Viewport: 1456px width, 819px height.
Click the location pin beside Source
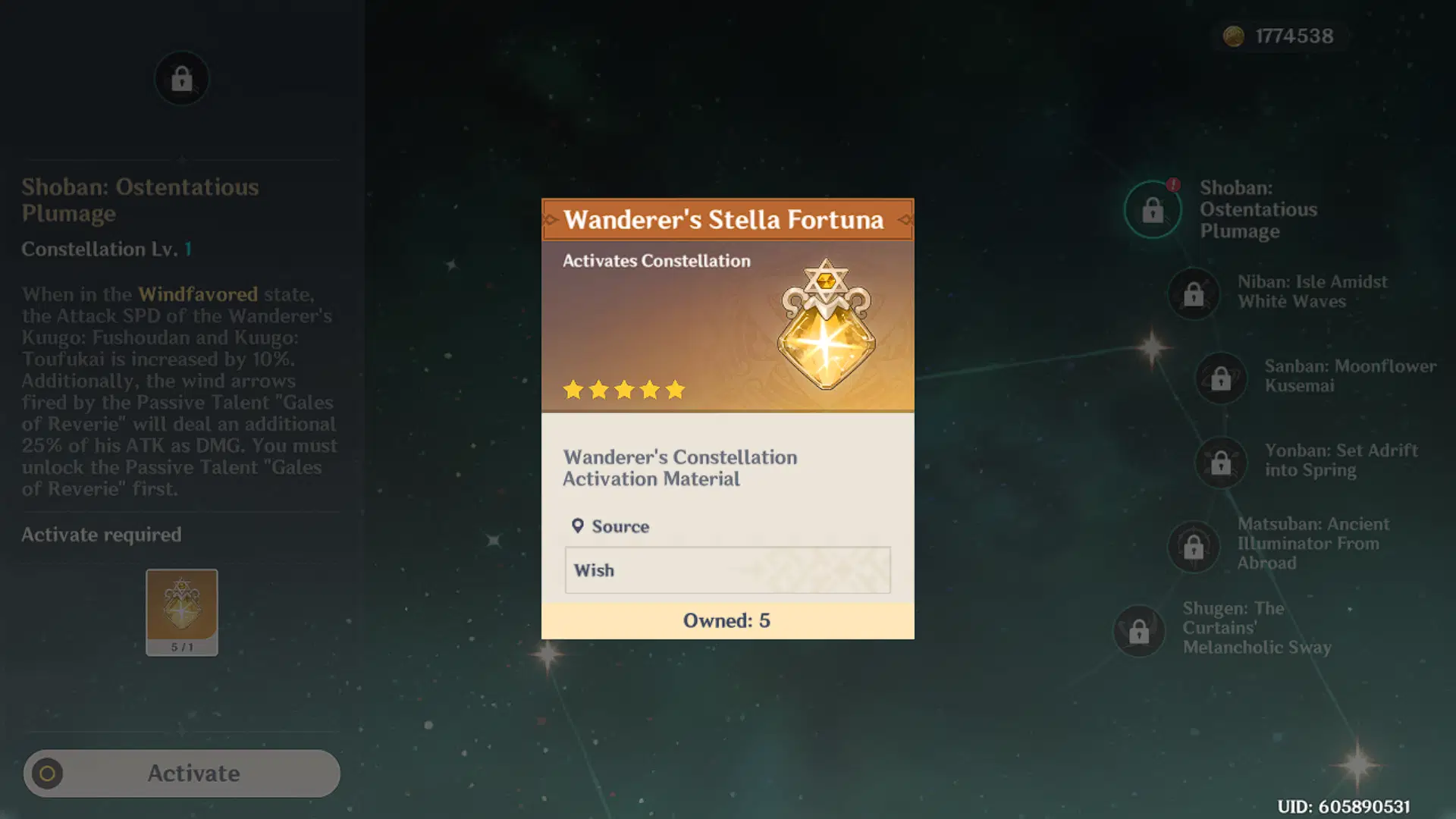click(577, 525)
